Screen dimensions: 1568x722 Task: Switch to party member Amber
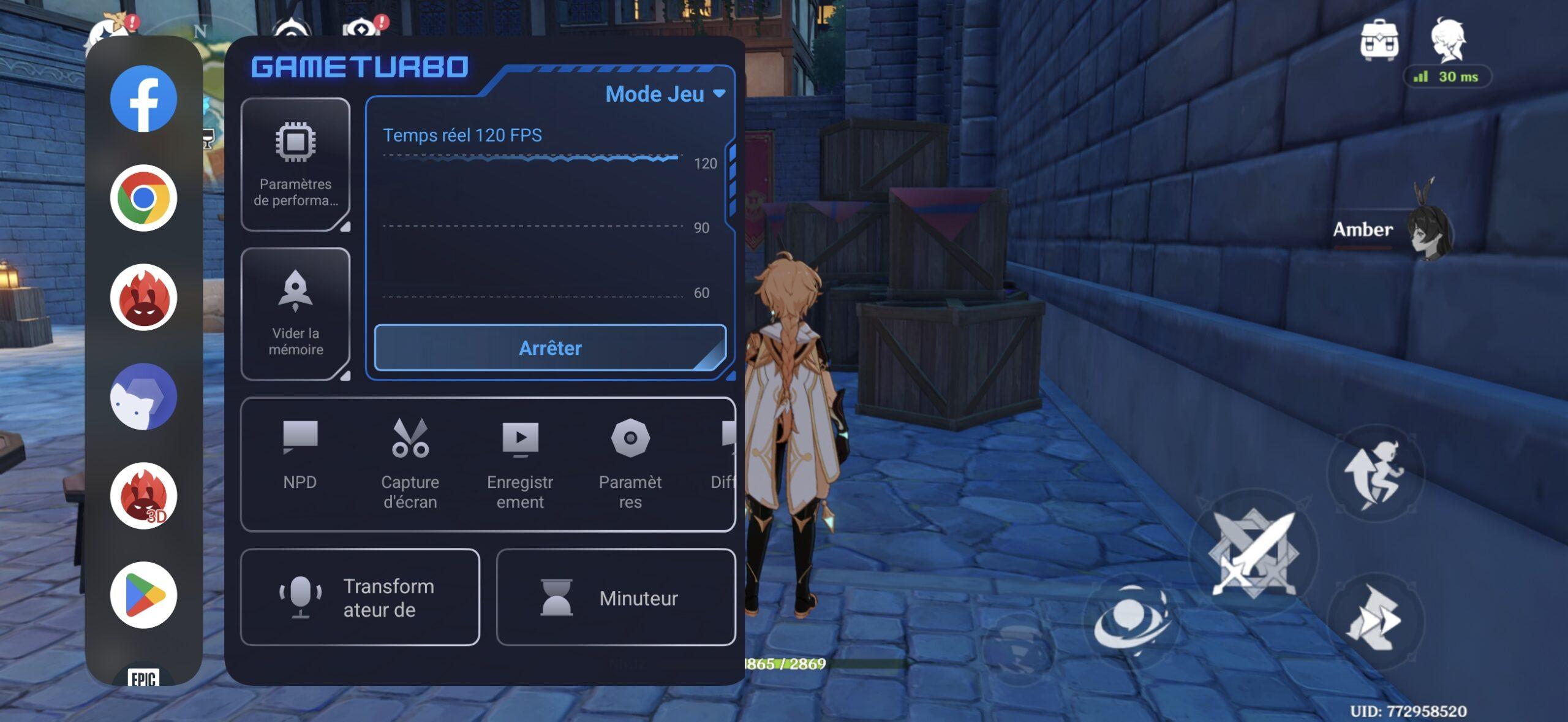pos(1390,229)
